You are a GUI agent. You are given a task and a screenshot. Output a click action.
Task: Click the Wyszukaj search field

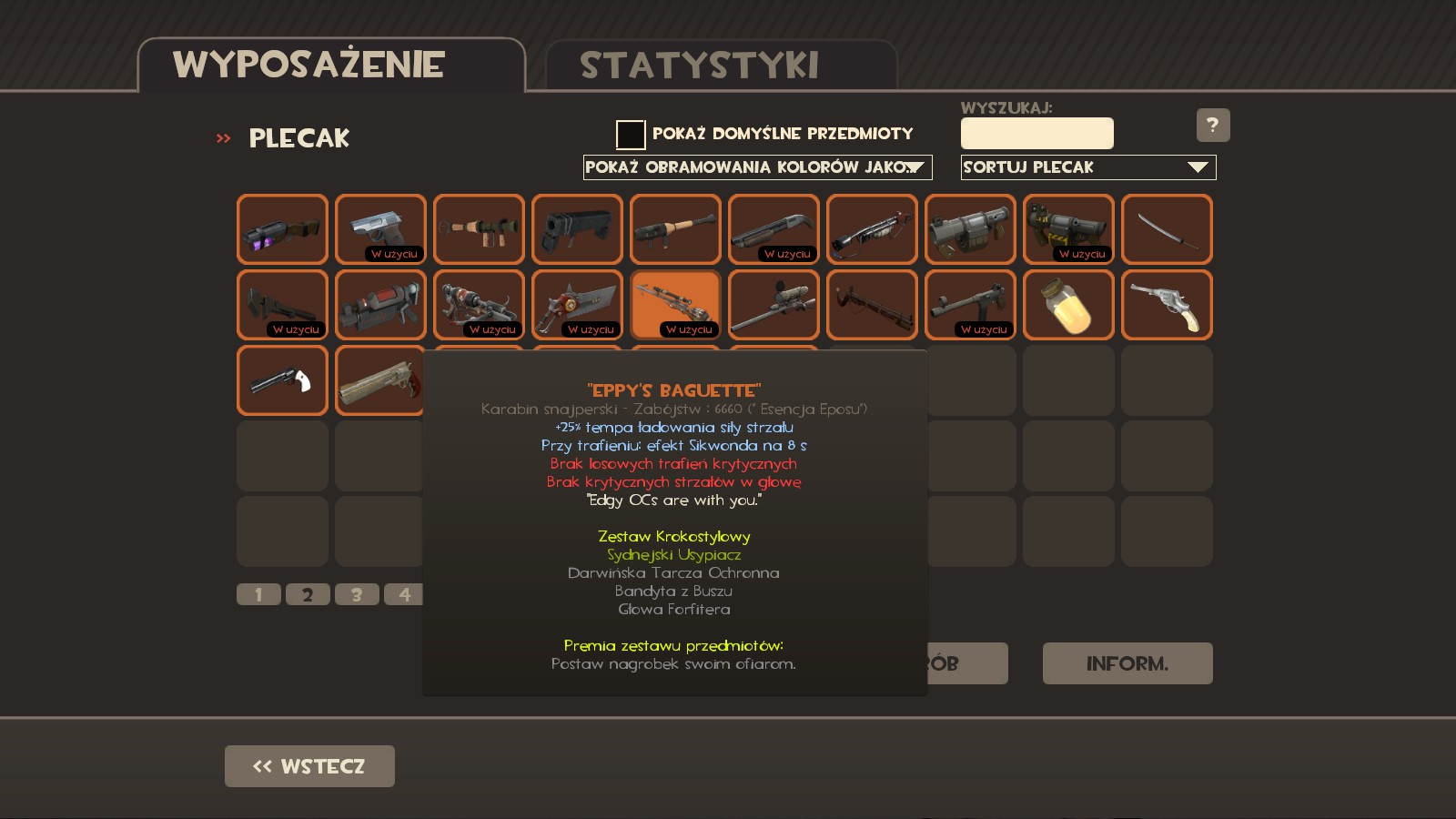[1036, 134]
